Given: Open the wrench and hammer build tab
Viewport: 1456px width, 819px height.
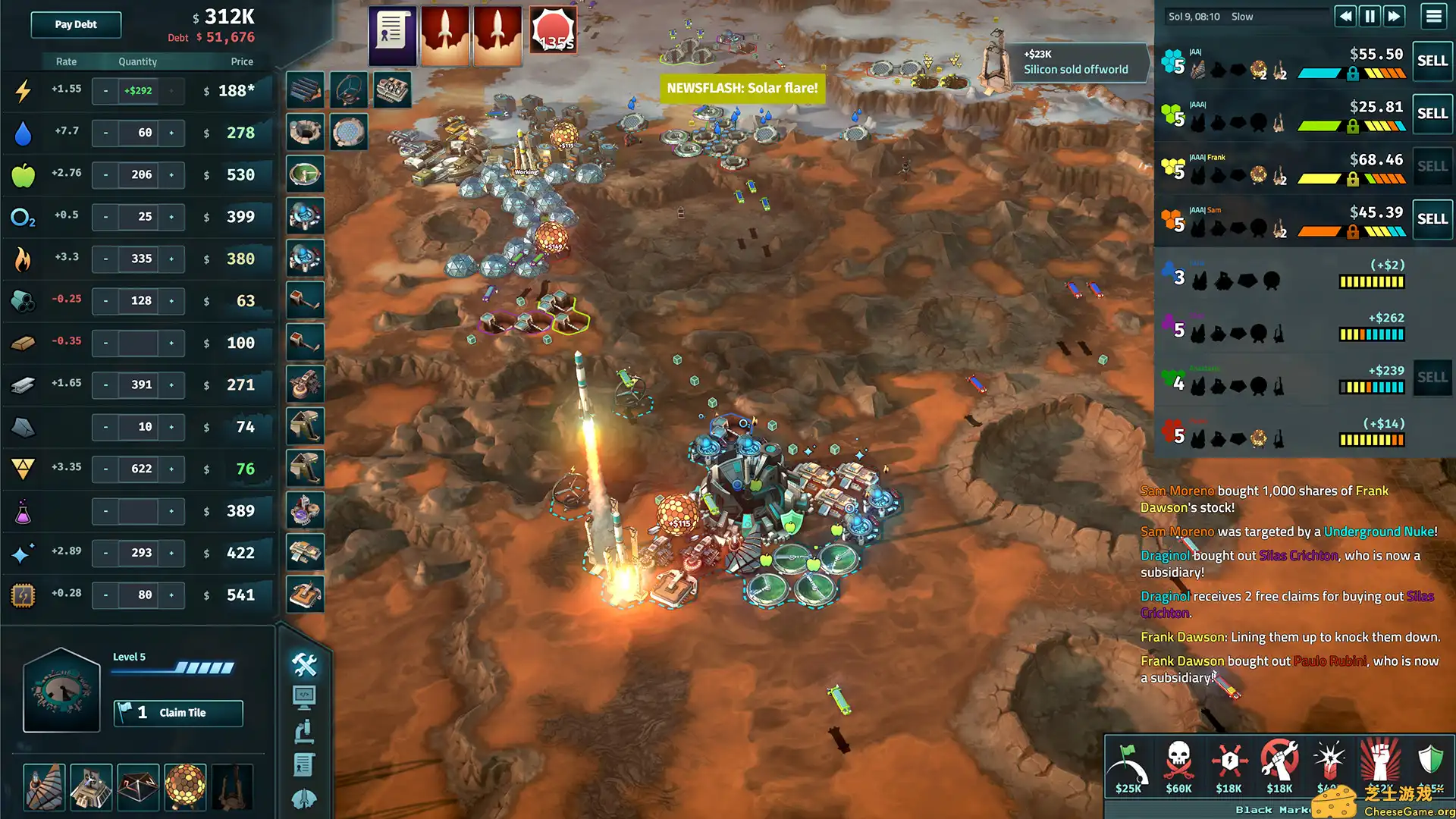Looking at the screenshot, I should coord(304,664).
